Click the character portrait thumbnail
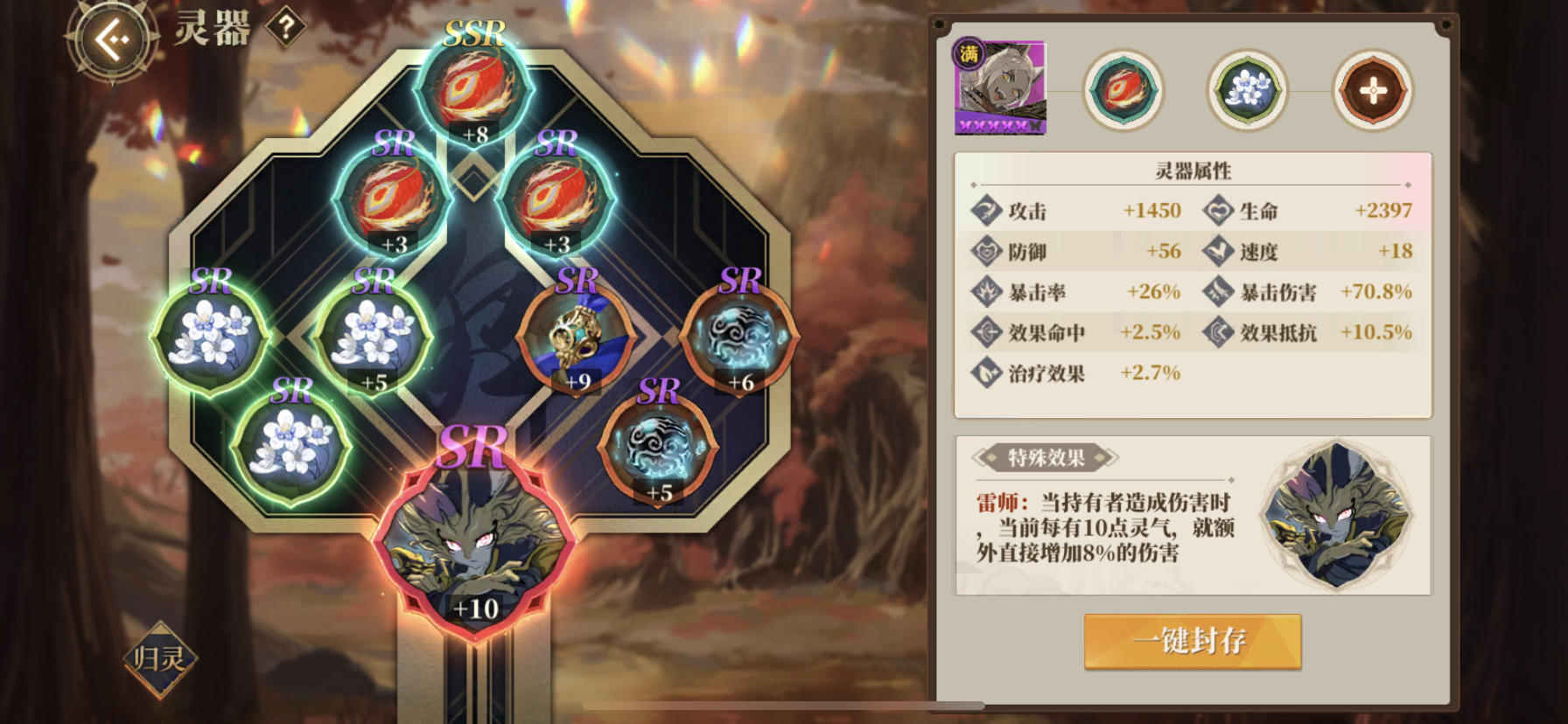The height and width of the screenshot is (724, 1568). pyautogui.click(x=1000, y=87)
